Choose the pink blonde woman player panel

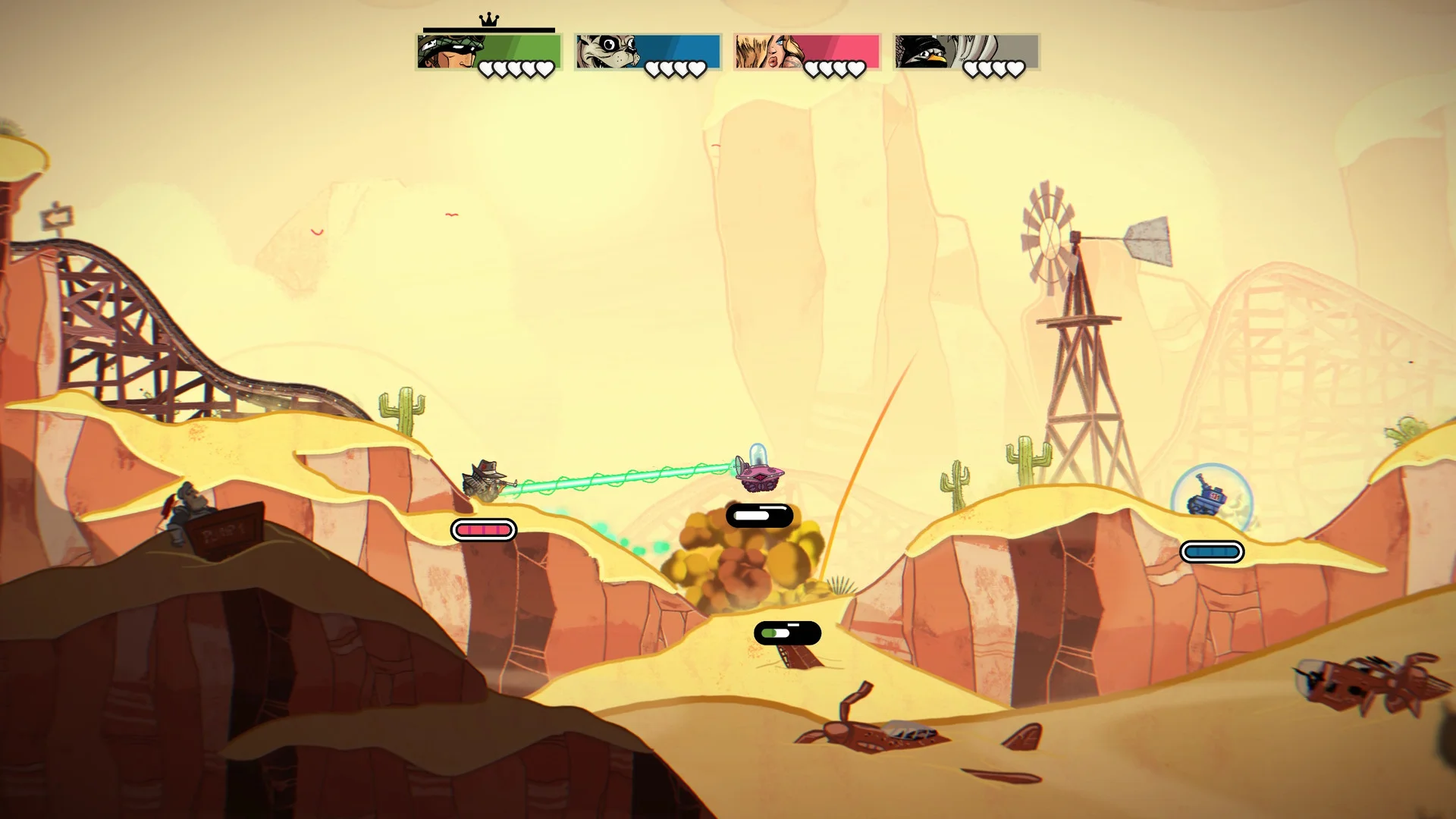click(807, 52)
